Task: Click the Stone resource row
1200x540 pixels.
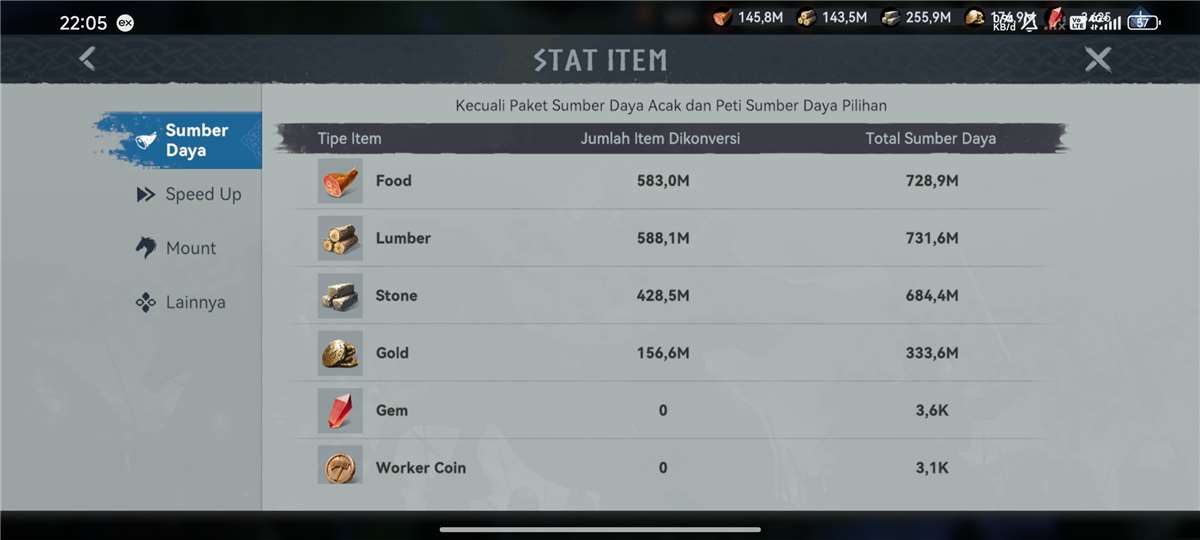Action: [670, 296]
